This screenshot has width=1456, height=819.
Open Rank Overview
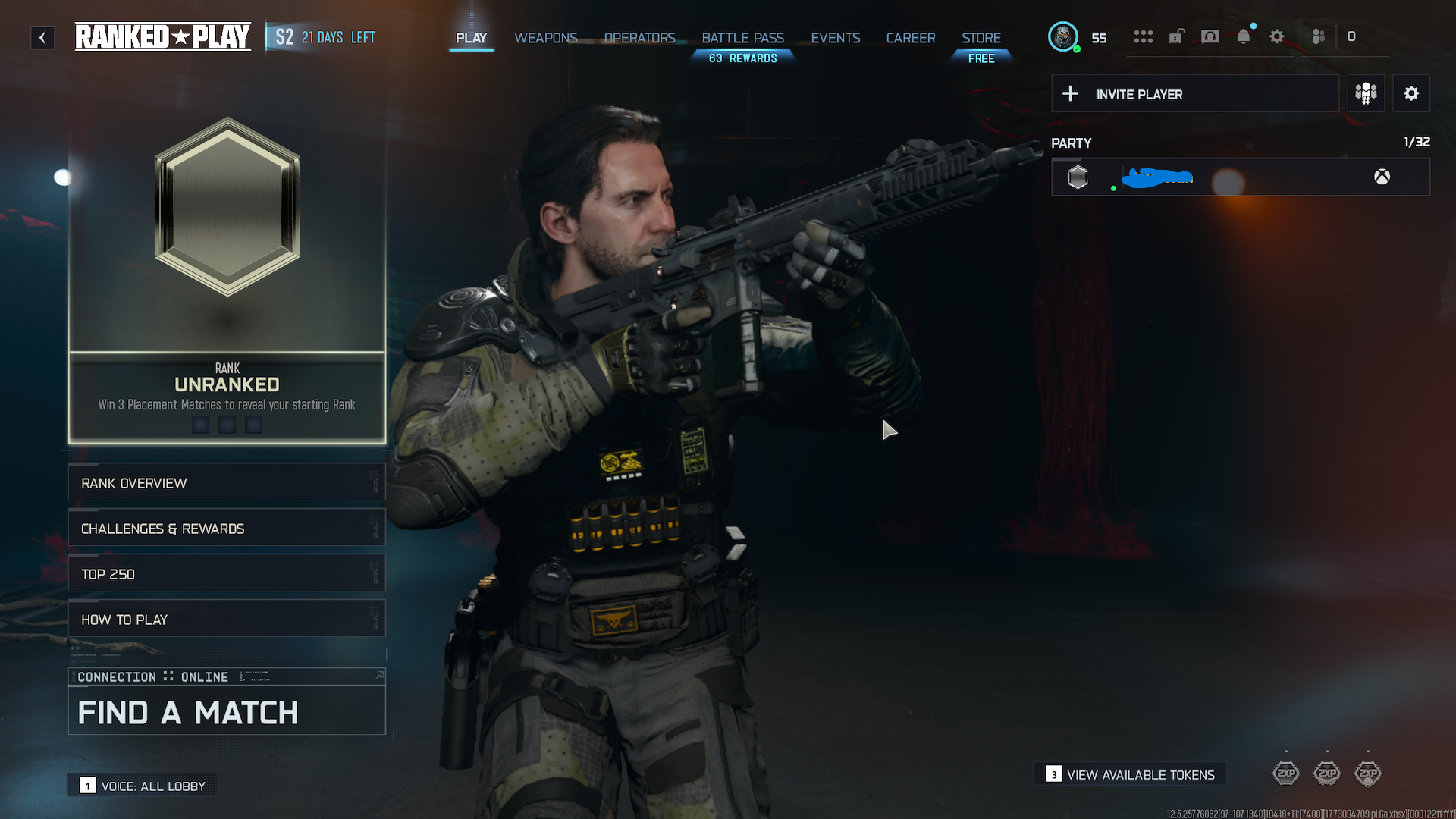tap(227, 483)
